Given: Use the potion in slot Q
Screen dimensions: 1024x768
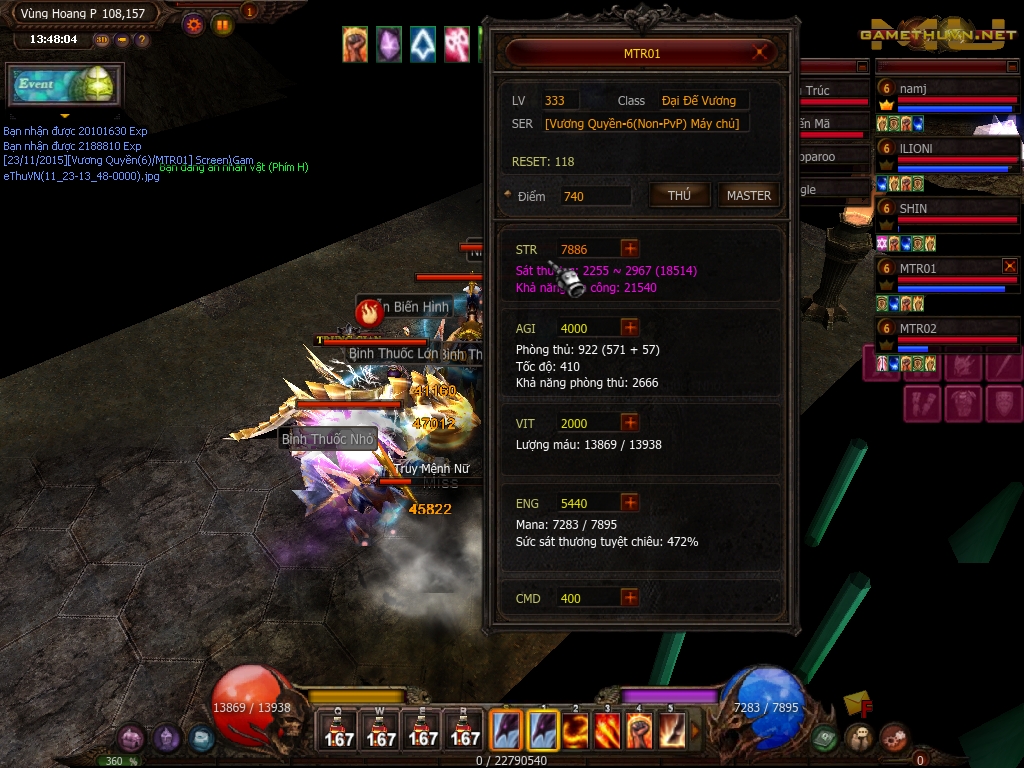Looking at the screenshot, I should (338, 730).
